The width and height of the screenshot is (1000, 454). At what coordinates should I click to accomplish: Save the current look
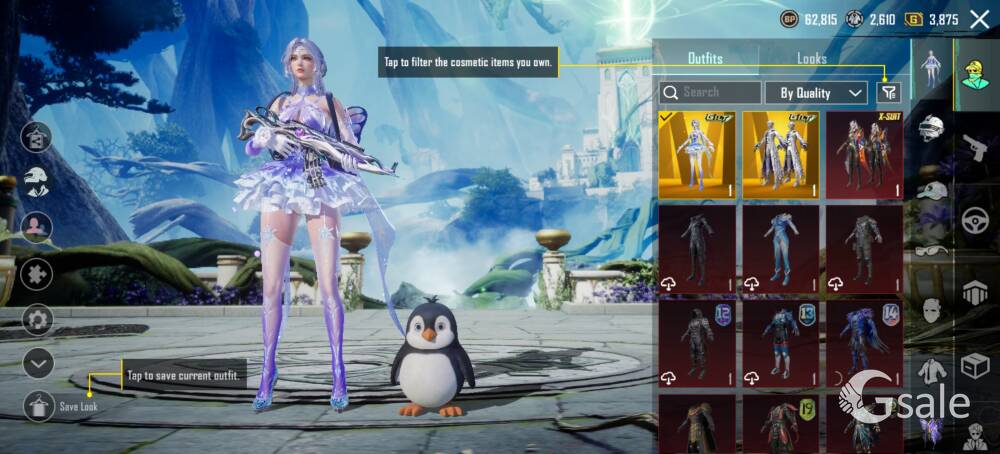pyautogui.click(x=38, y=405)
